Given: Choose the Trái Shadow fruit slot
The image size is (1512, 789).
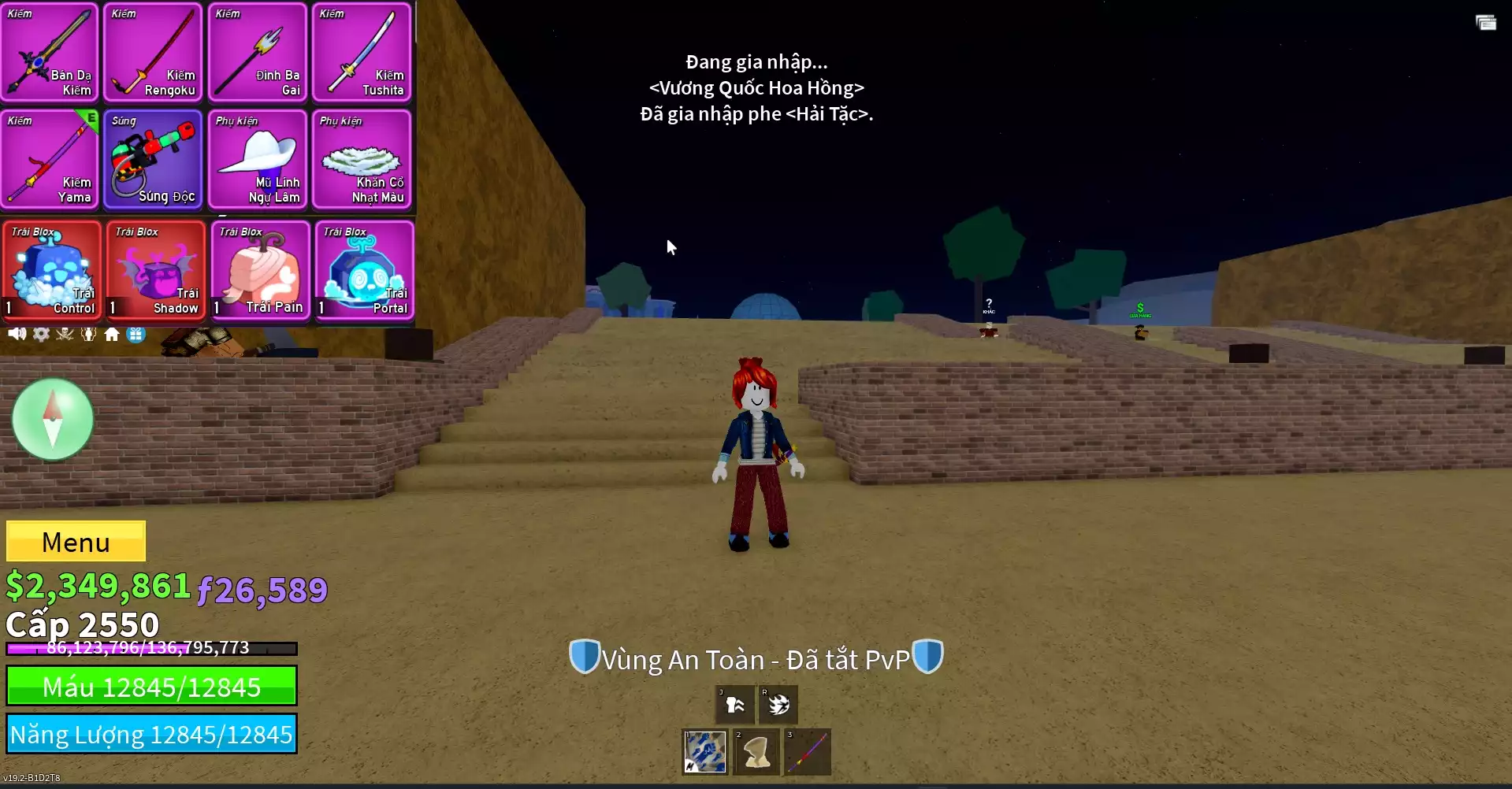Looking at the screenshot, I should [156, 270].
